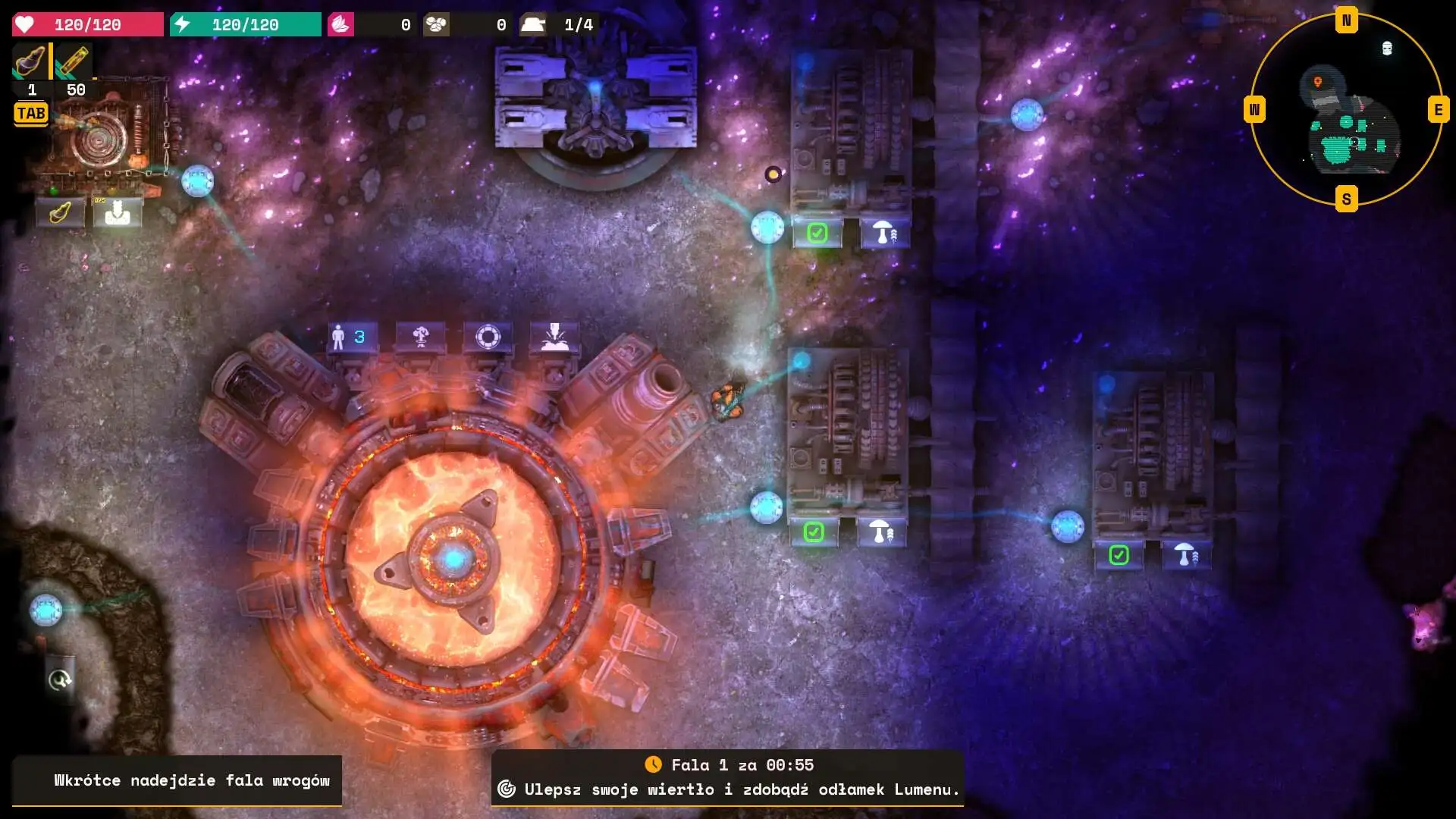Activate the dome's drill impact panel
This screenshot has height=819, width=1456.
click(x=554, y=337)
